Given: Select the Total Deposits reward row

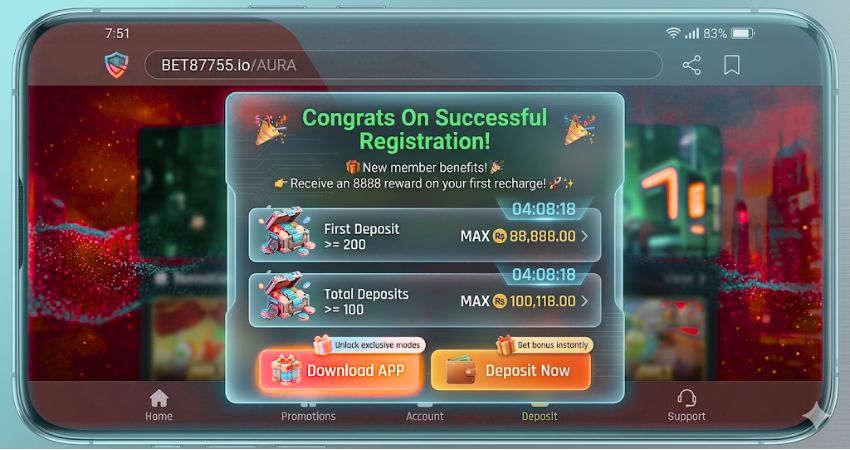Looking at the screenshot, I should click(424, 300).
